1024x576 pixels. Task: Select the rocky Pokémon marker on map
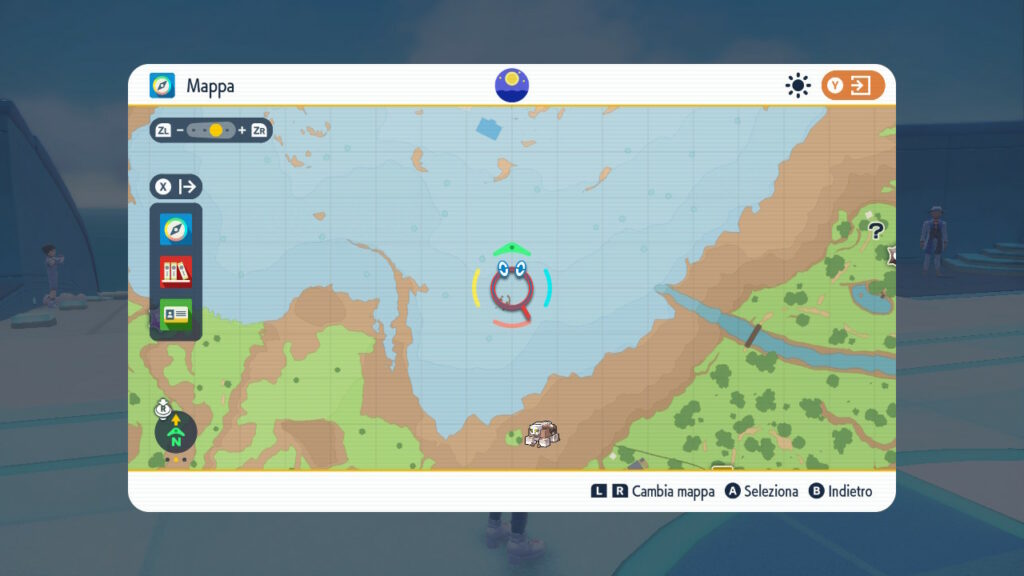[542, 433]
